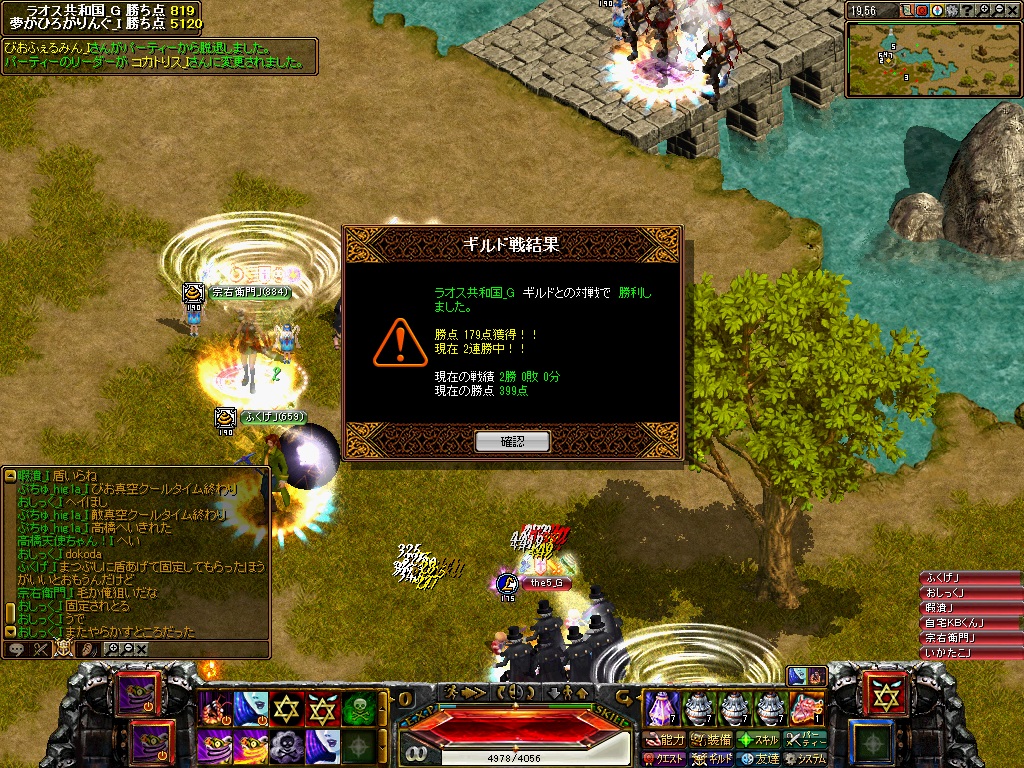Zoom out the minimap with the minus magnifier

(x=999, y=10)
